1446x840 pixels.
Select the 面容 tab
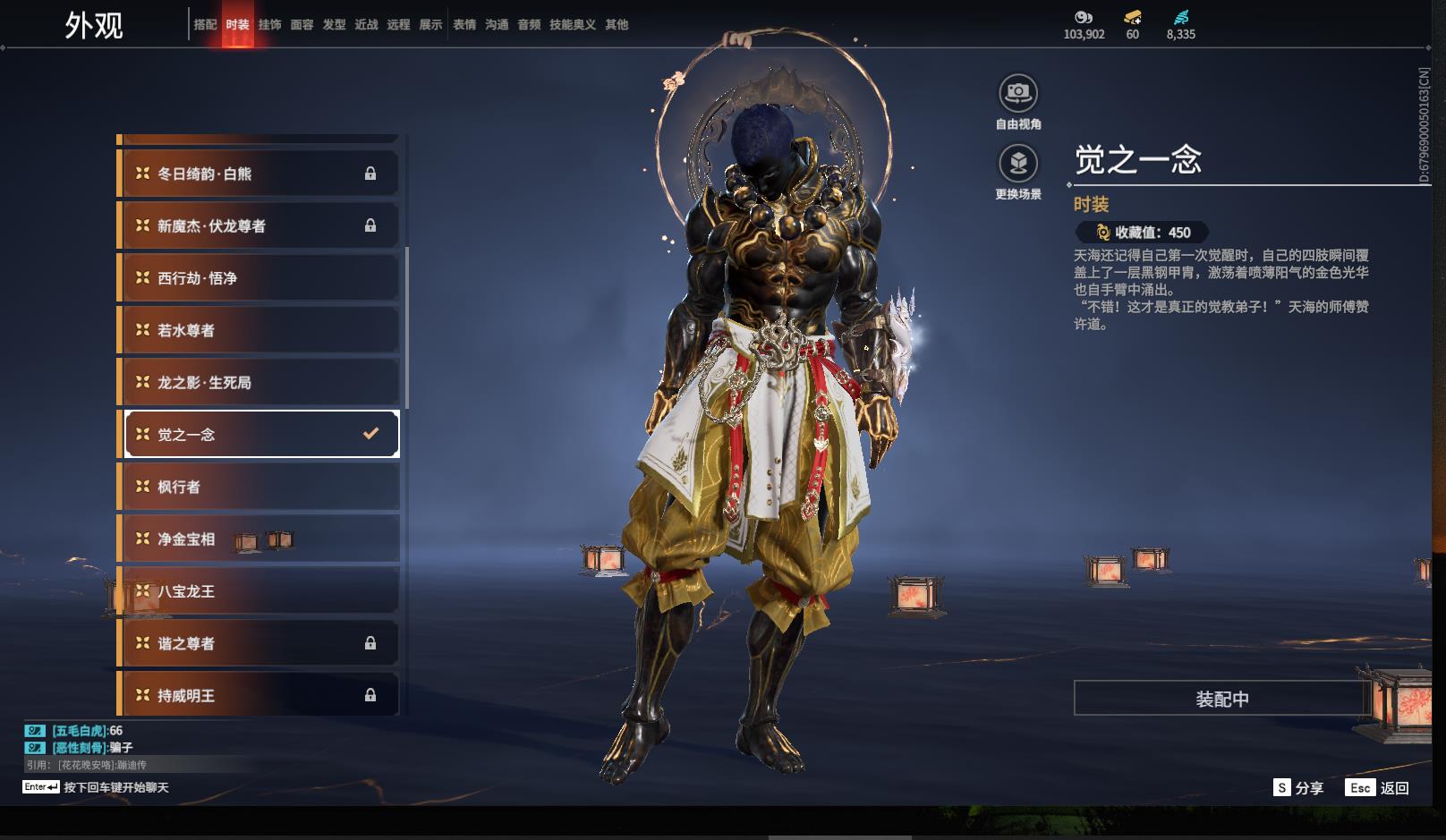tap(302, 25)
